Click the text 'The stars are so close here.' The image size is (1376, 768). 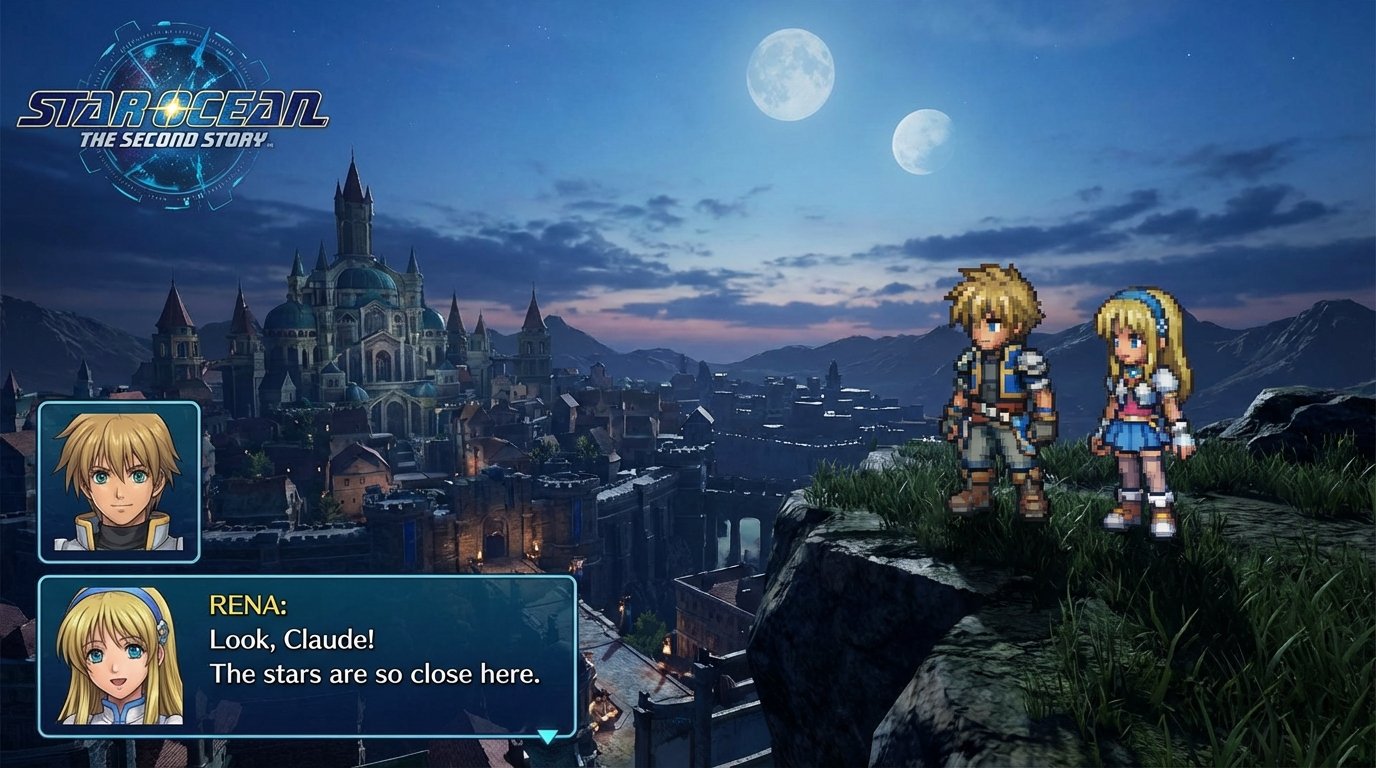click(373, 674)
